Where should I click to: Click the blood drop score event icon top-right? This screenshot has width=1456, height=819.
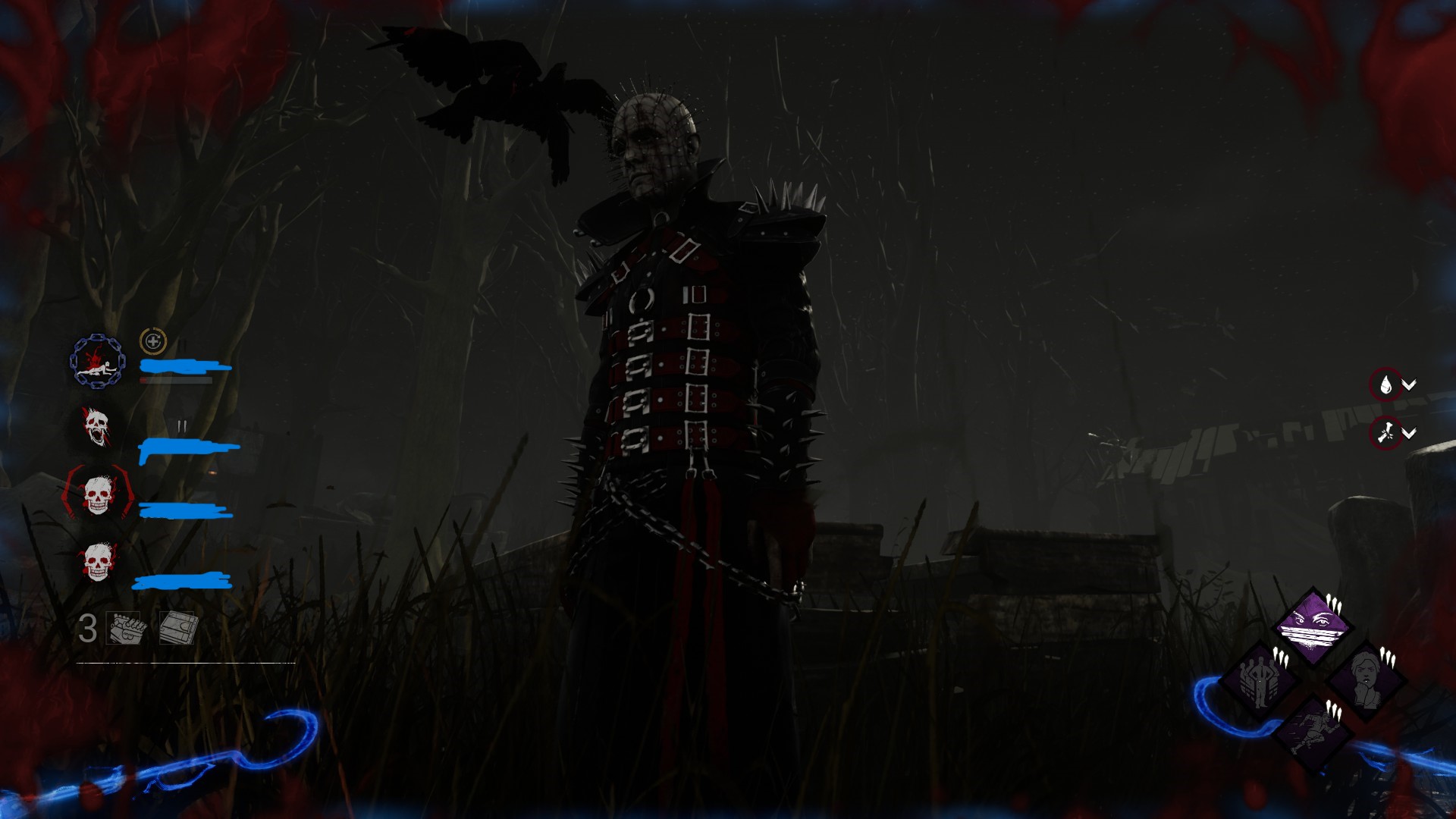tap(1386, 385)
